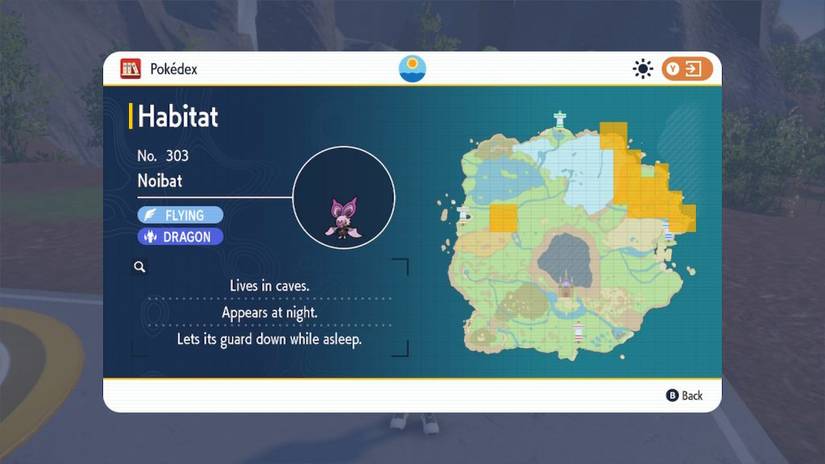Click the sunrise icon at top center
The image size is (825, 464).
point(412,68)
